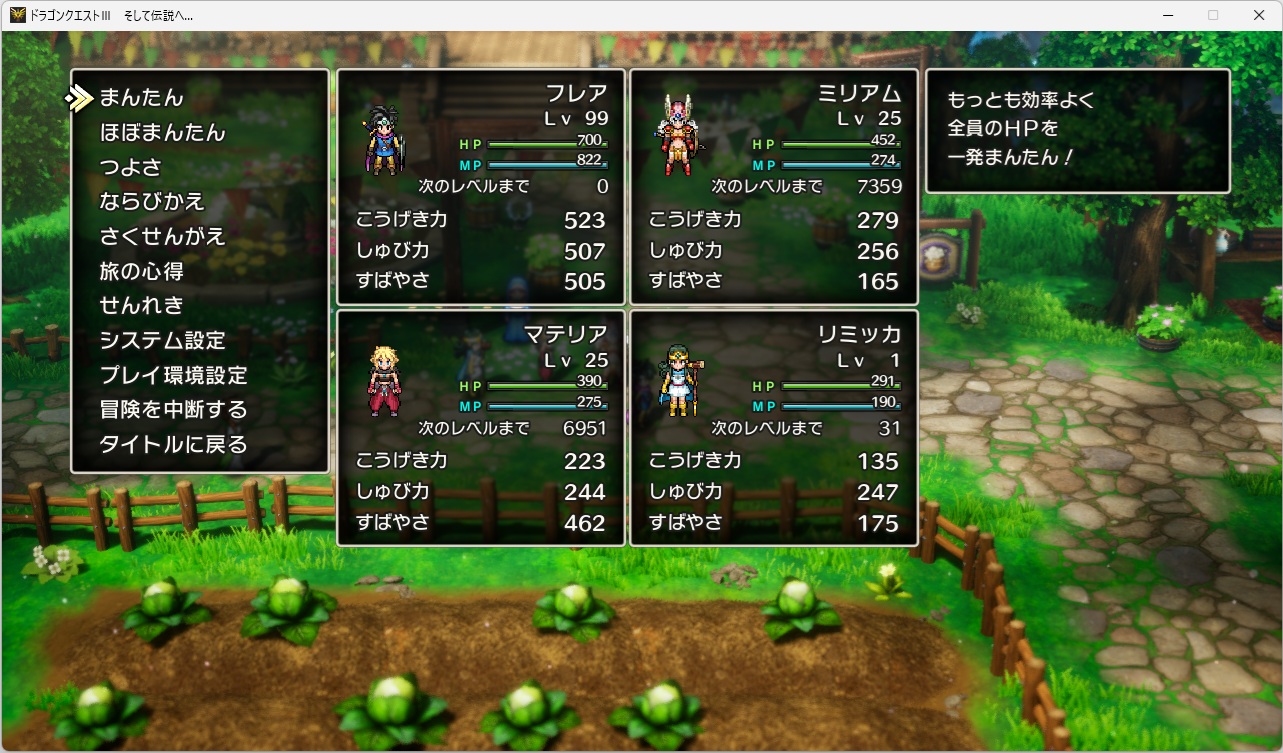
Task: Open プレイ環境設定 play environment settings
Action: (173, 376)
